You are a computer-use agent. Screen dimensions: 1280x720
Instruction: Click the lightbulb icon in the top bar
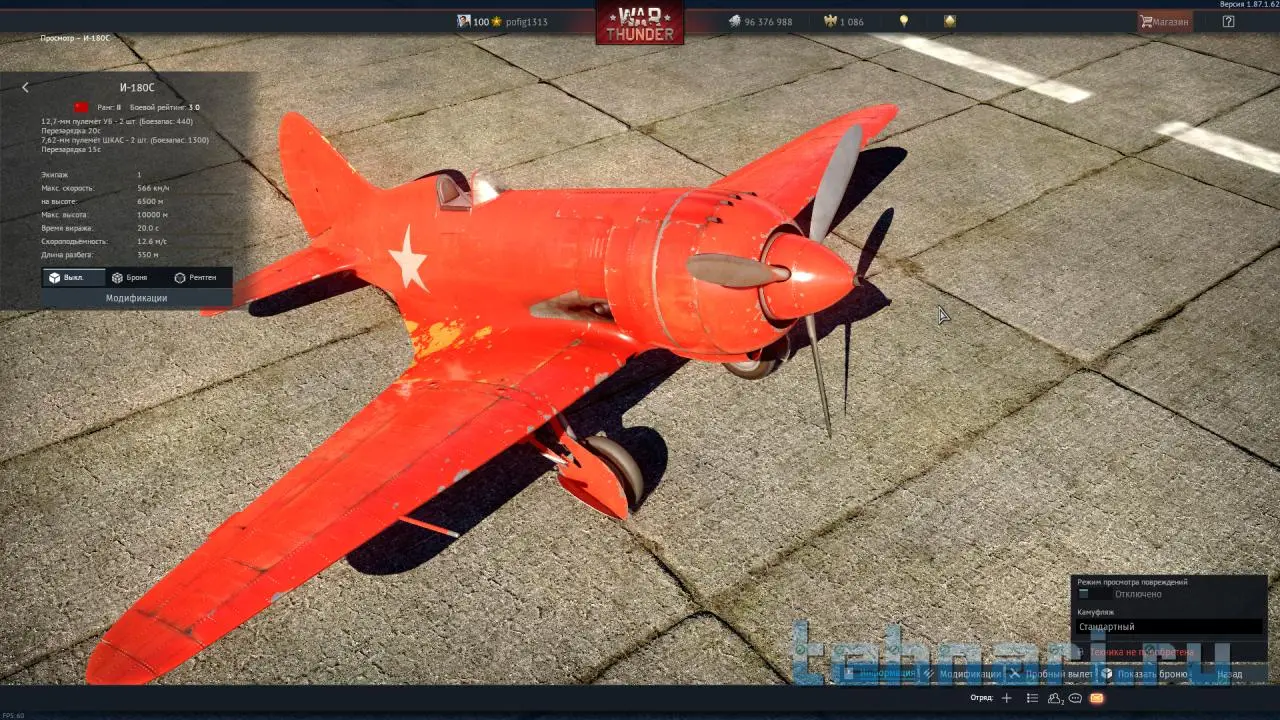point(904,21)
